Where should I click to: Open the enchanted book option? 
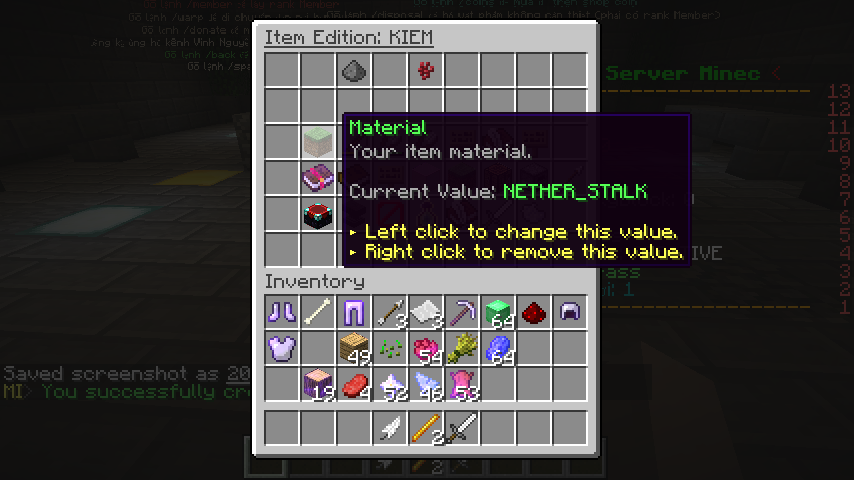coord(317,179)
